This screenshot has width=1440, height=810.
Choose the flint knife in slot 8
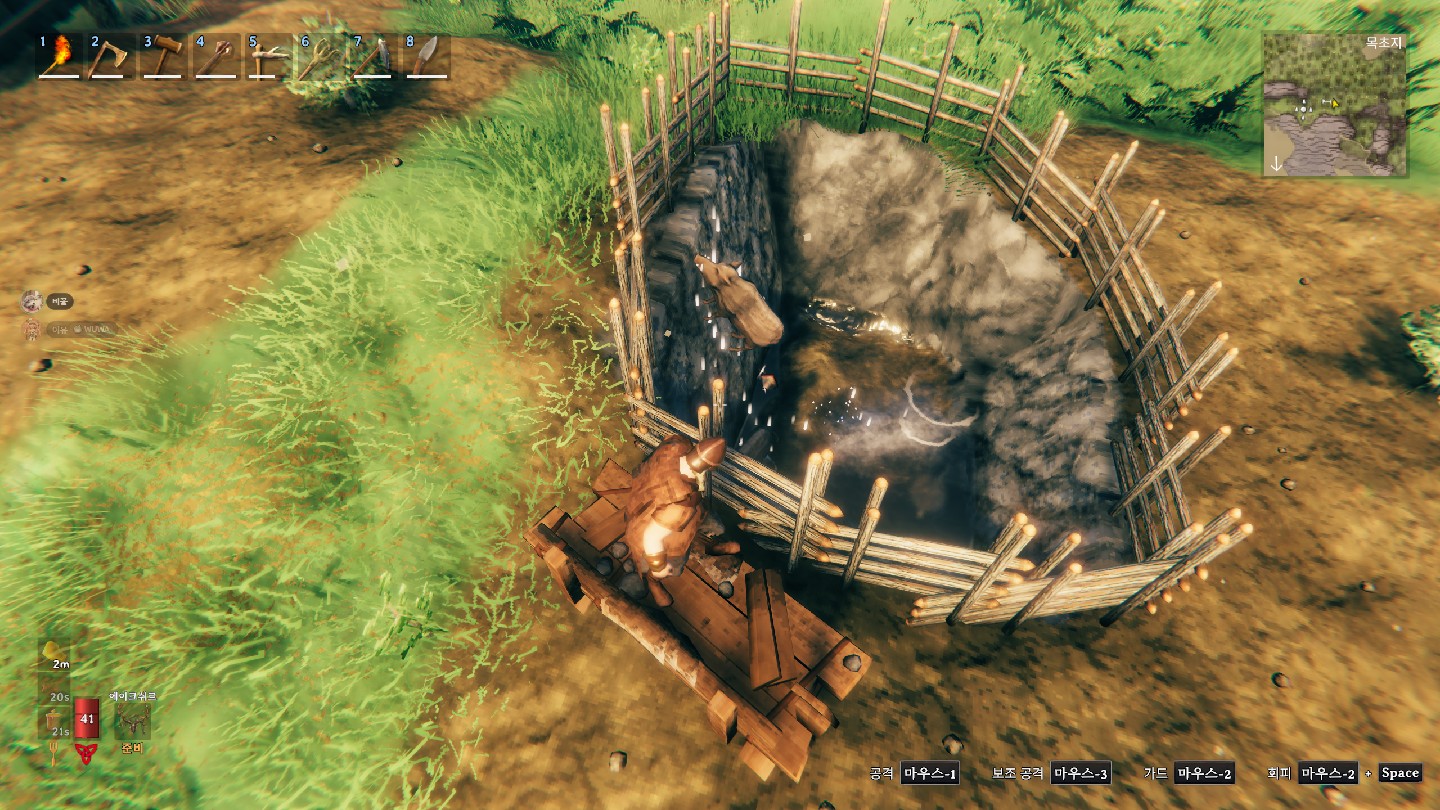click(x=425, y=56)
